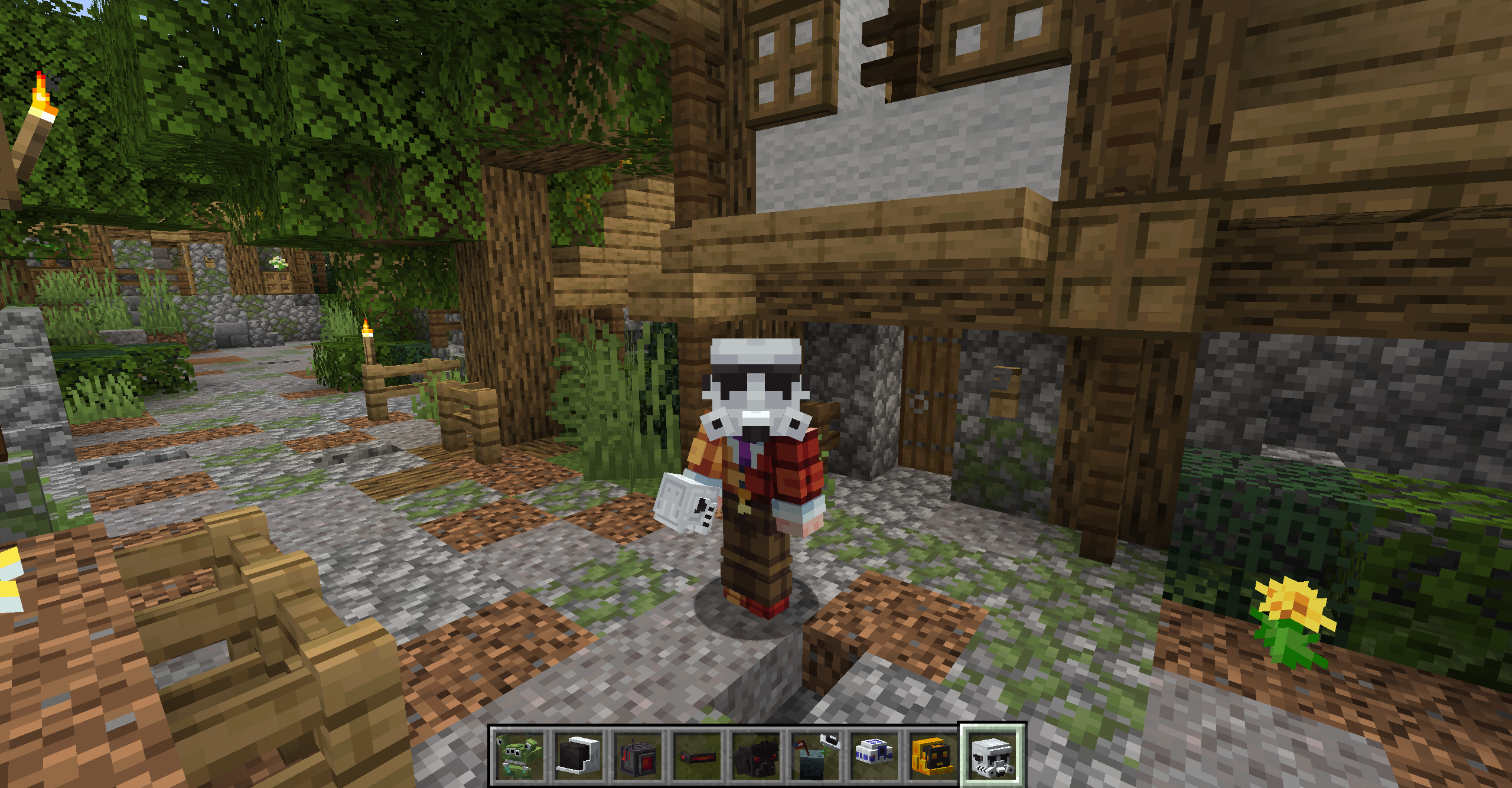Select the green three-eyed alien head slot
This screenshot has height=788, width=1512.
[519, 756]
